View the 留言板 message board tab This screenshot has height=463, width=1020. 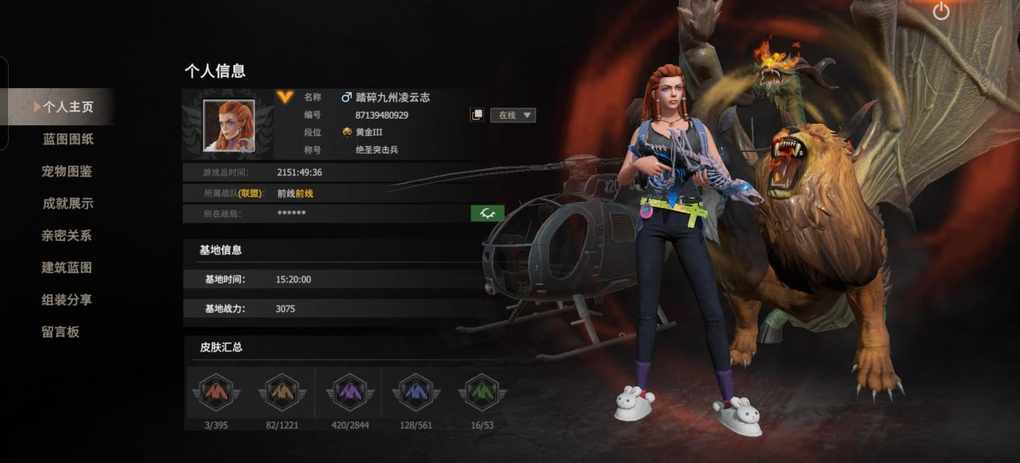[61, 331]
